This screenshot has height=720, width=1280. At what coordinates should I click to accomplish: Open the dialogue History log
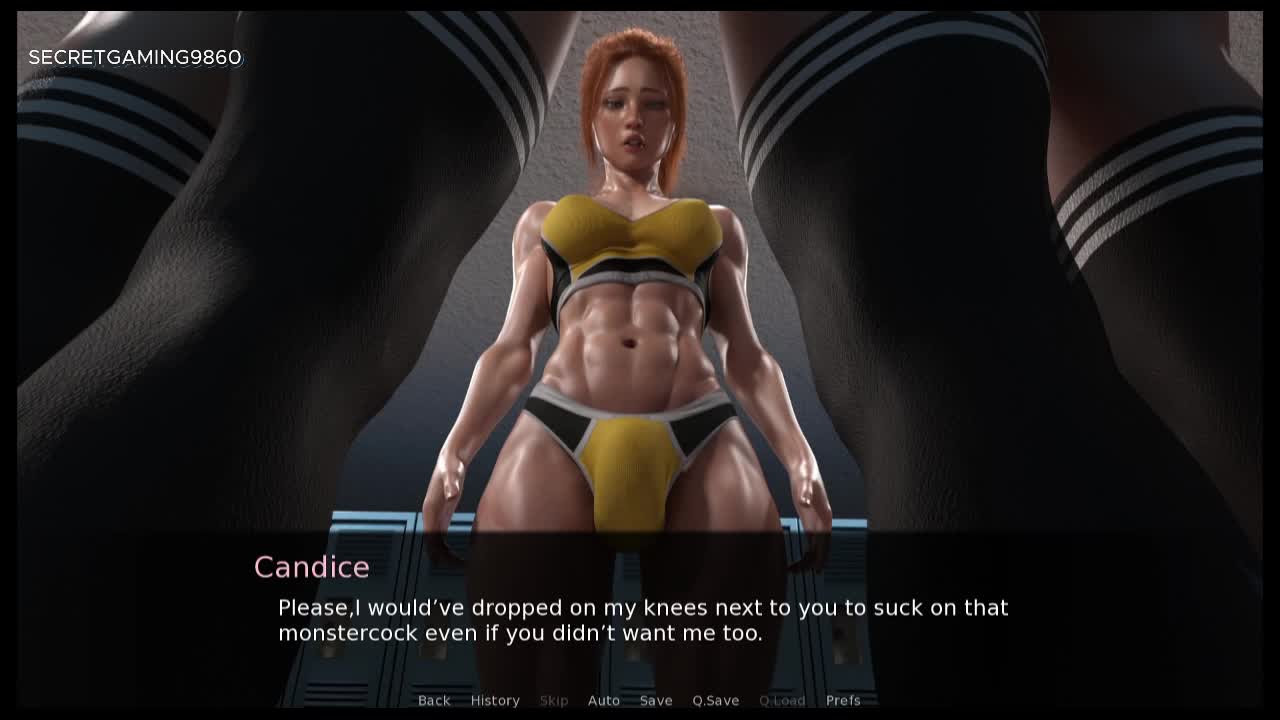(x=495, y=700)
